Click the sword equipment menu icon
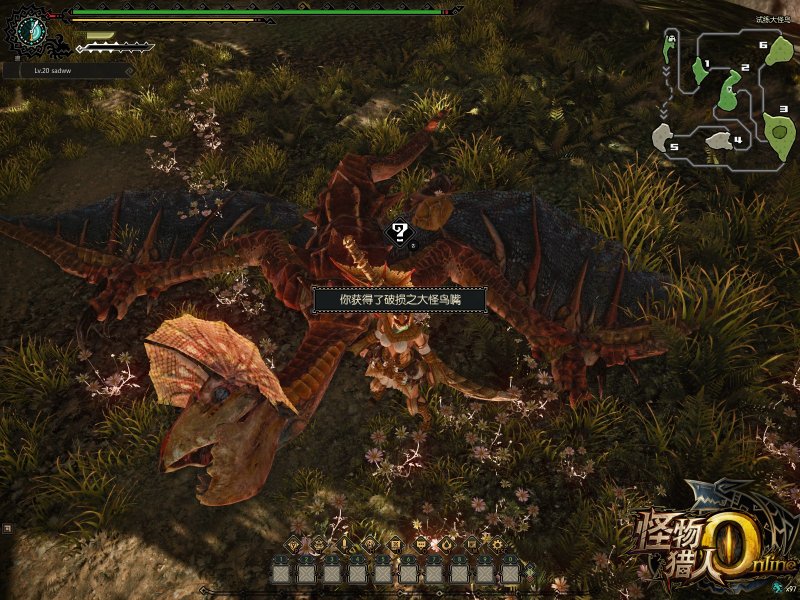Image resolution: width=800 pixels, height=600 pixels. point(343,545)
